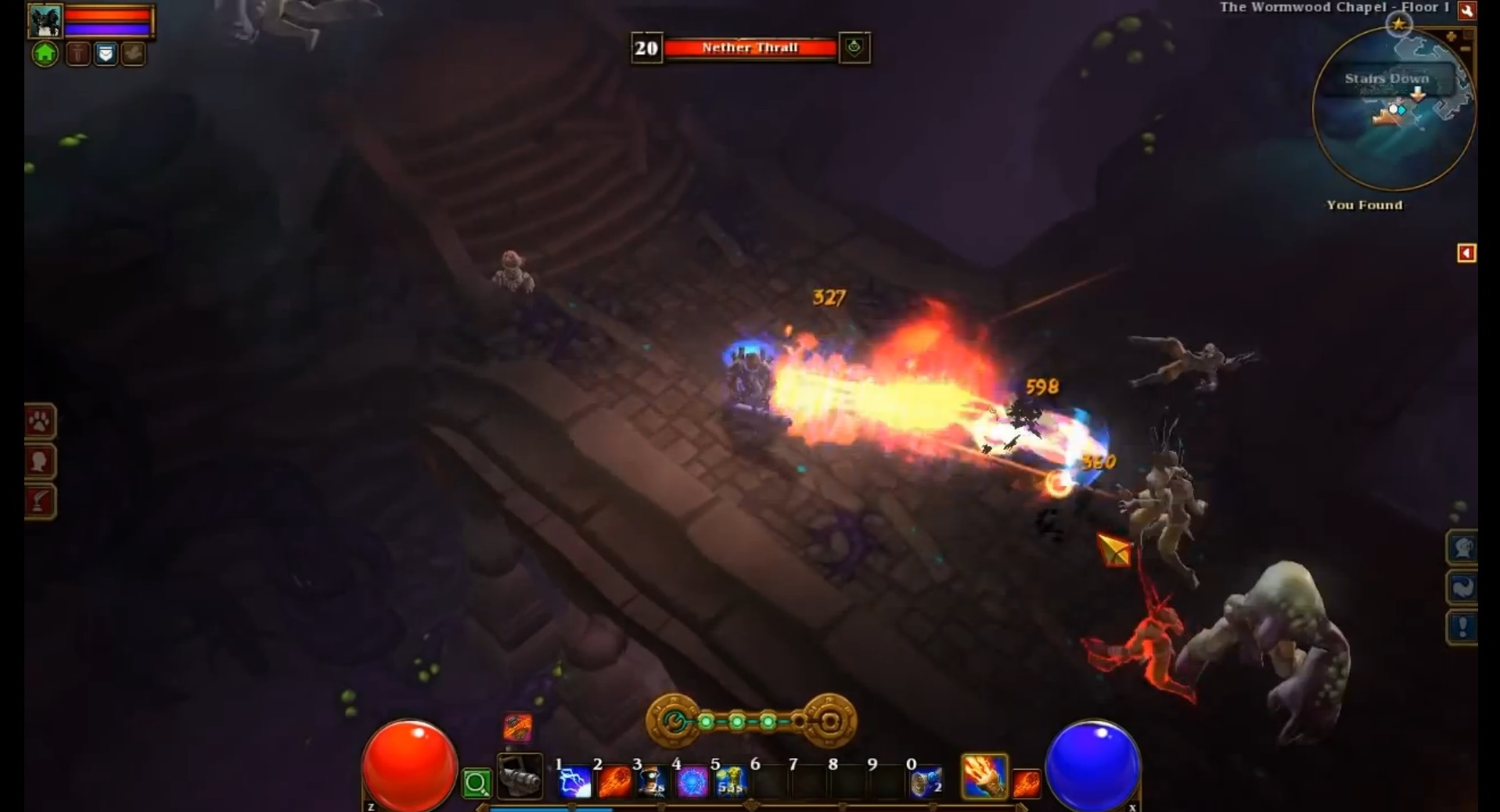Send pet to town with green house icon

[x=45, y=54]
